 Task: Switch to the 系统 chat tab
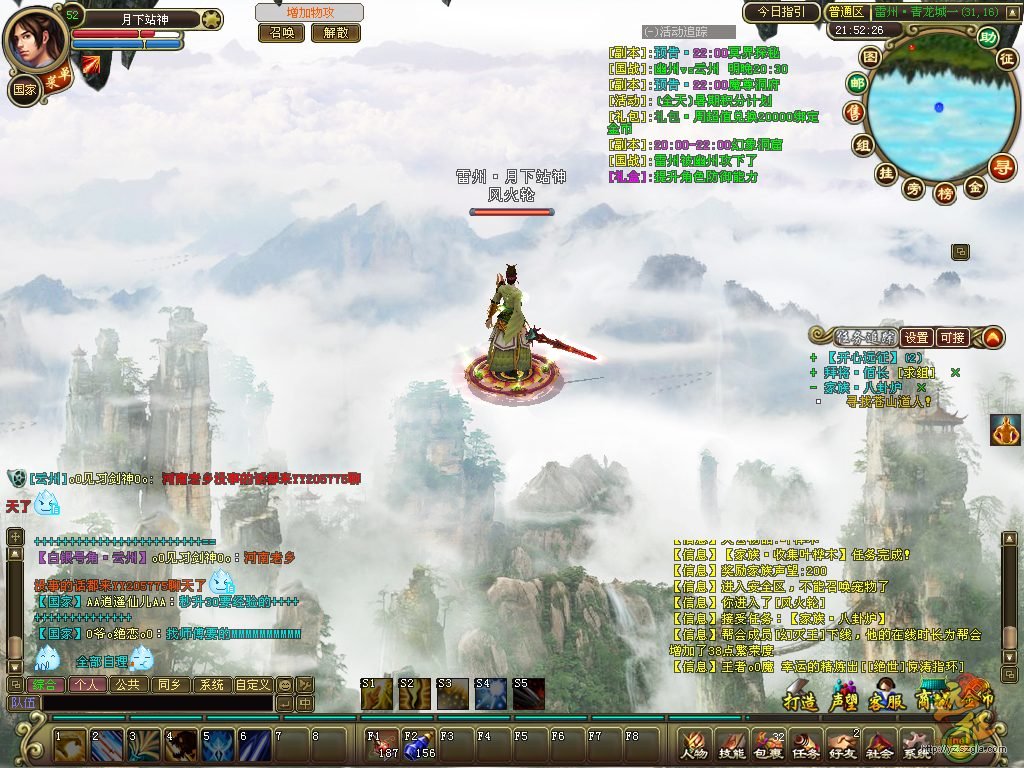[x=211, y=685]
